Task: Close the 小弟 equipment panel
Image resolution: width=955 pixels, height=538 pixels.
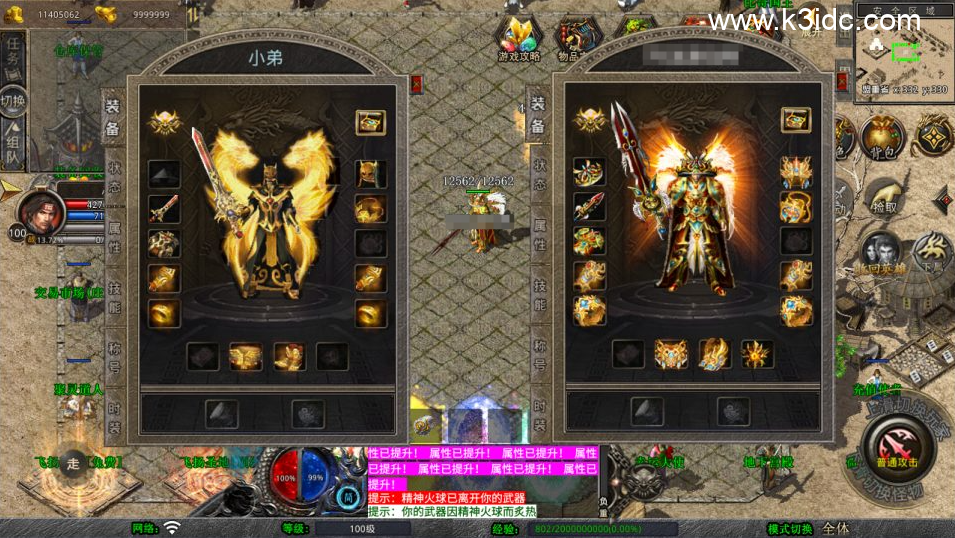Action: 417,84
